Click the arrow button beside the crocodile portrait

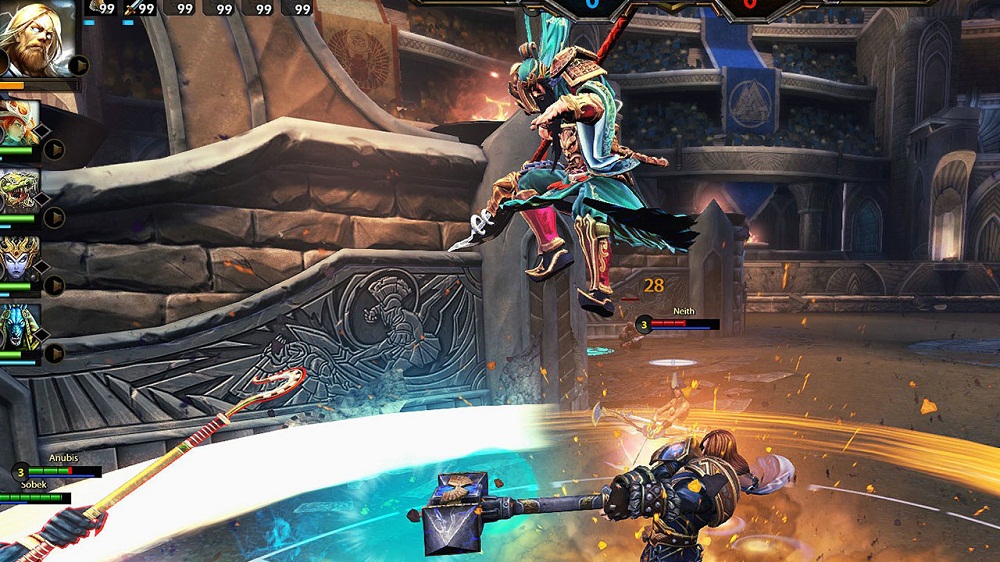click(x=54, y=217)
